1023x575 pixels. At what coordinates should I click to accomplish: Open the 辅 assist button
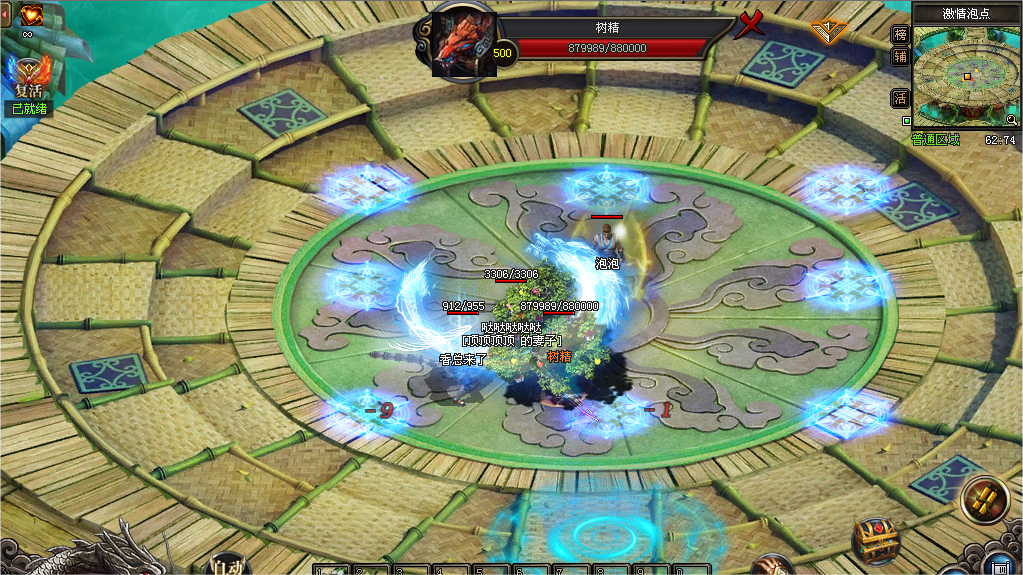tap(900, 57)
